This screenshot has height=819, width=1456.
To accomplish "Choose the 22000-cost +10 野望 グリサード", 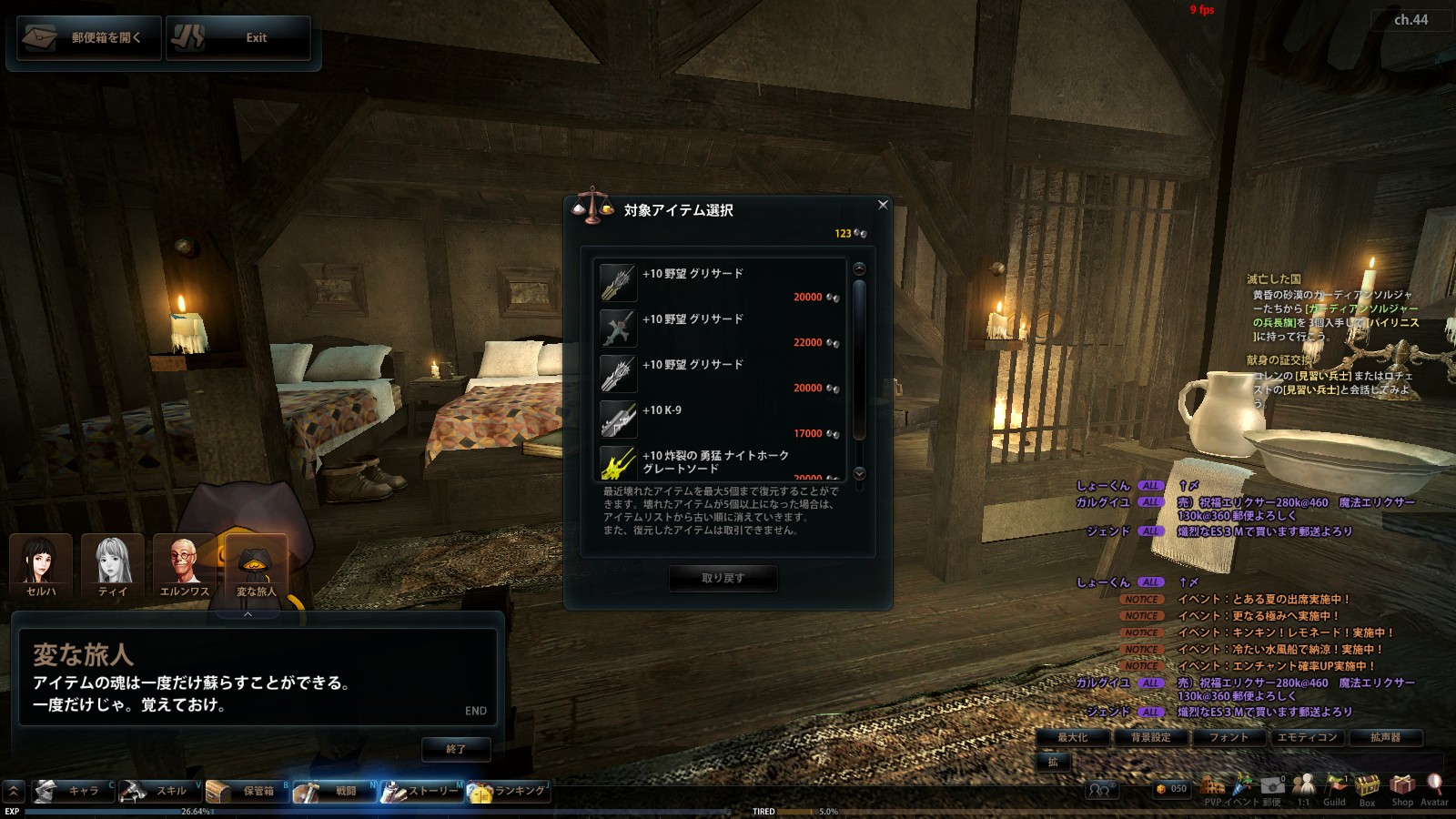I will point(719,329).
